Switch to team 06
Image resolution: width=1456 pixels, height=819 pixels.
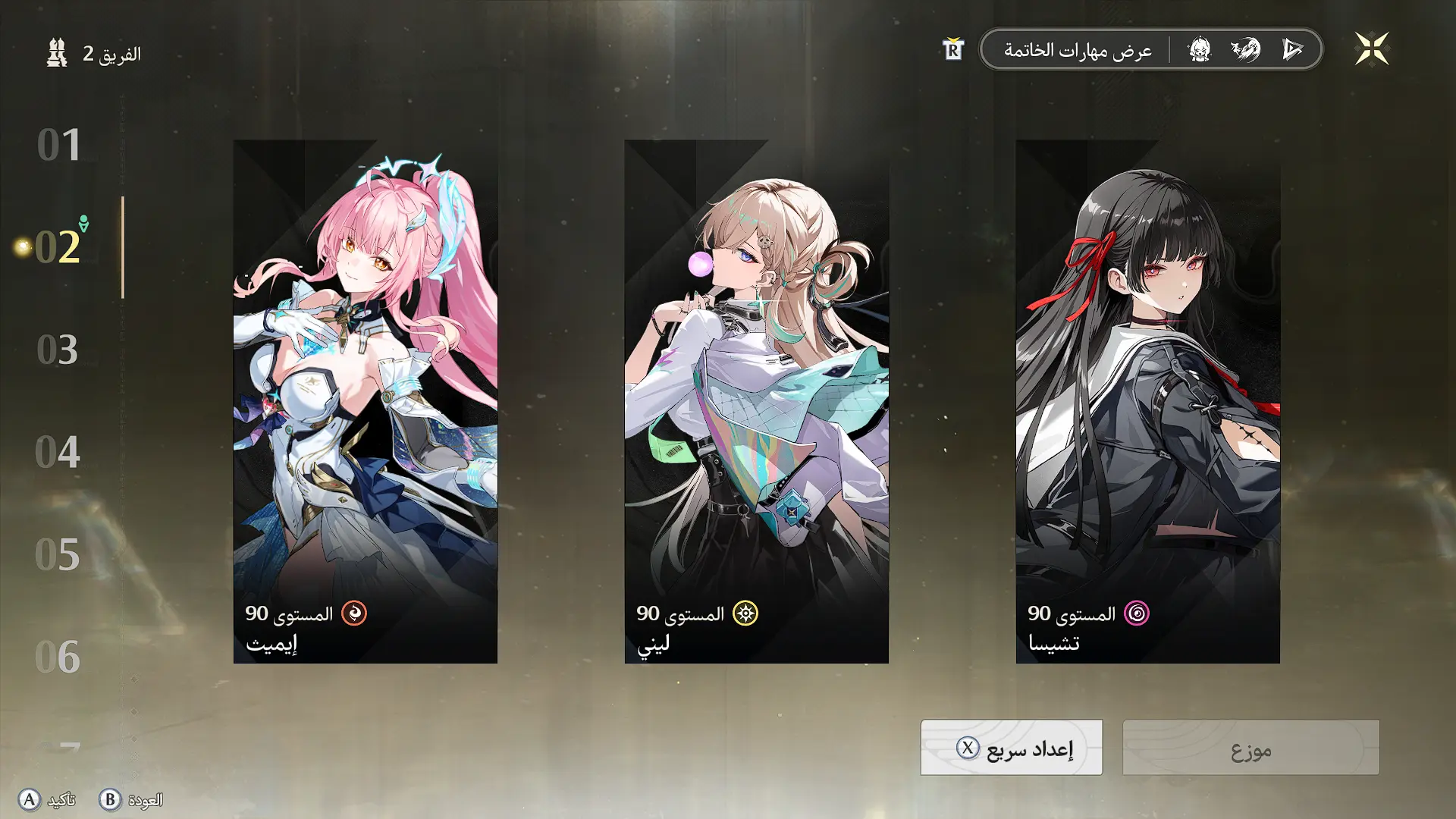tap(58, 657)
